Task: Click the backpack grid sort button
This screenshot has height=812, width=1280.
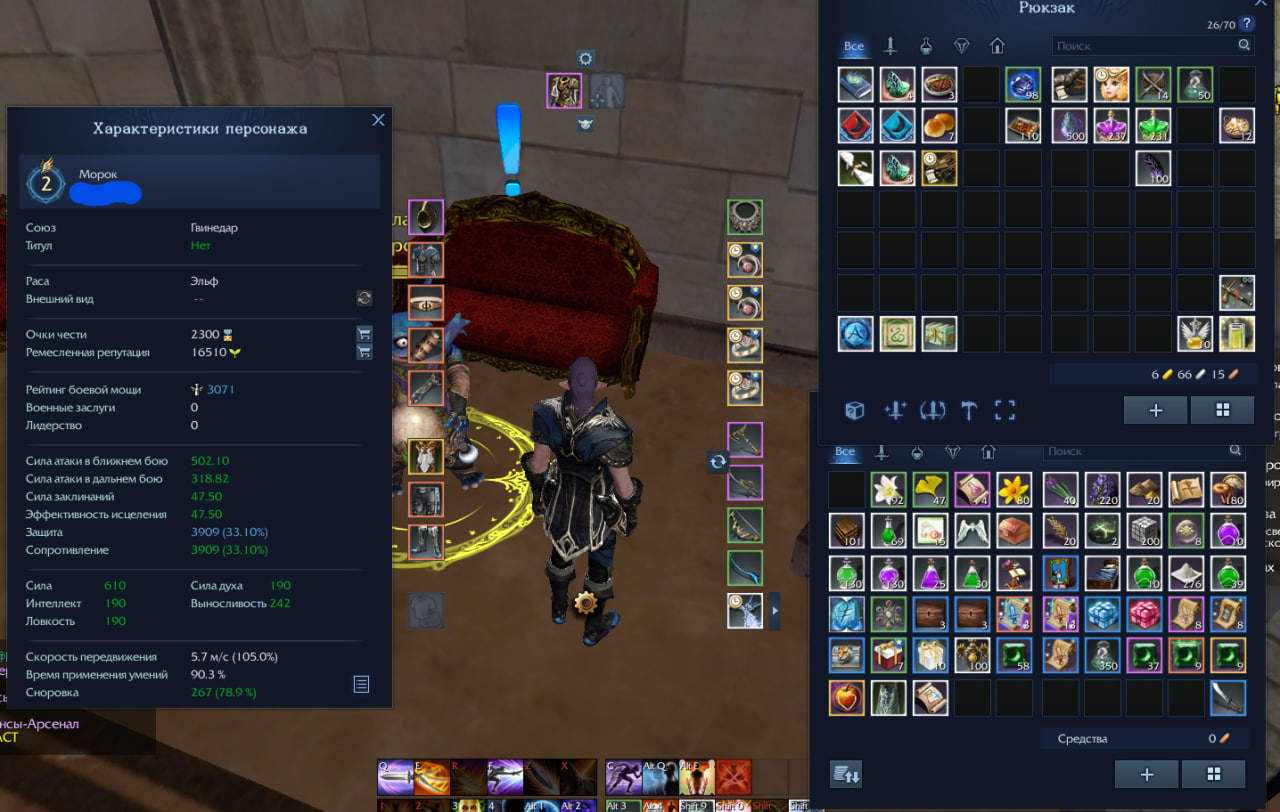Action: tap(1221, 410)
